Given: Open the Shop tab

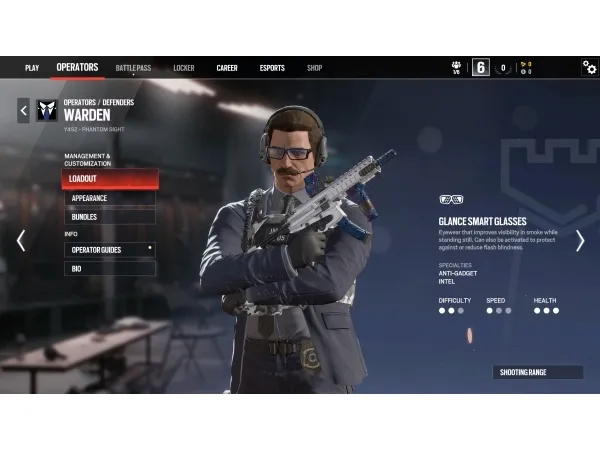Looking at the screenshot, I should pyautogui.click(x=314, y=68).
